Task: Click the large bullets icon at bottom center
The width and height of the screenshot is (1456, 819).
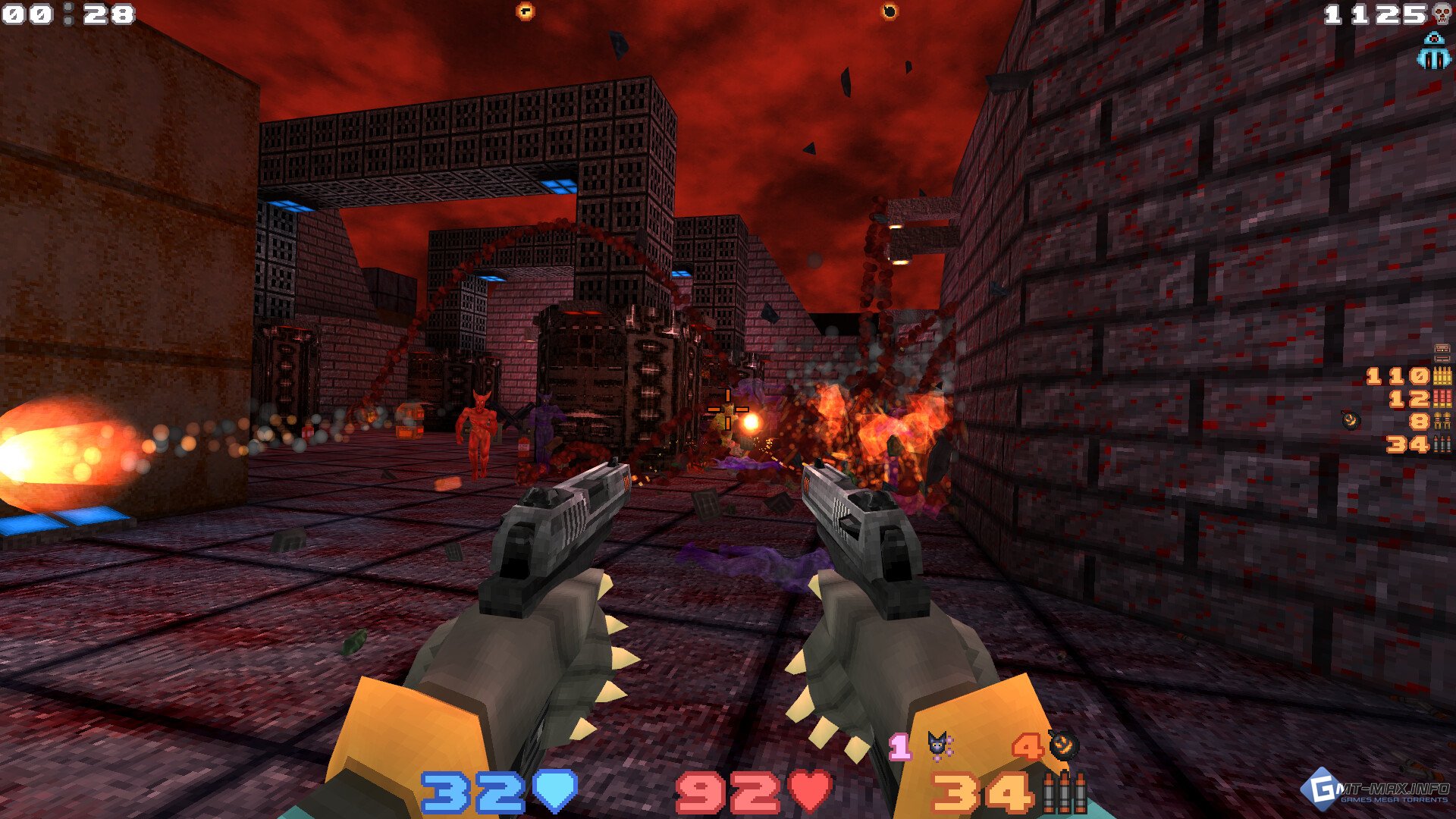Action: tap(1064, 793)
